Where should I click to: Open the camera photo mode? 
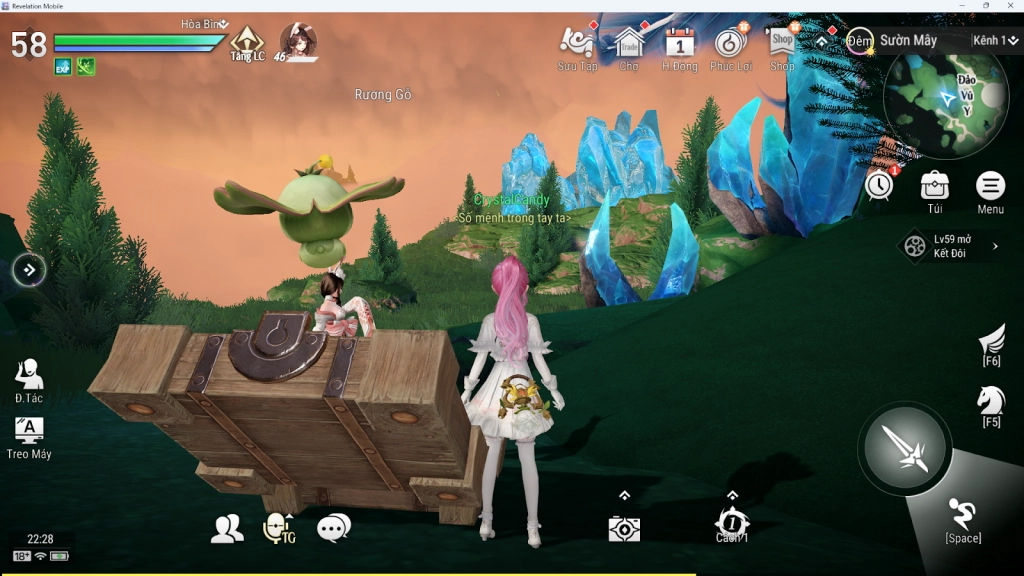[624, 529]
